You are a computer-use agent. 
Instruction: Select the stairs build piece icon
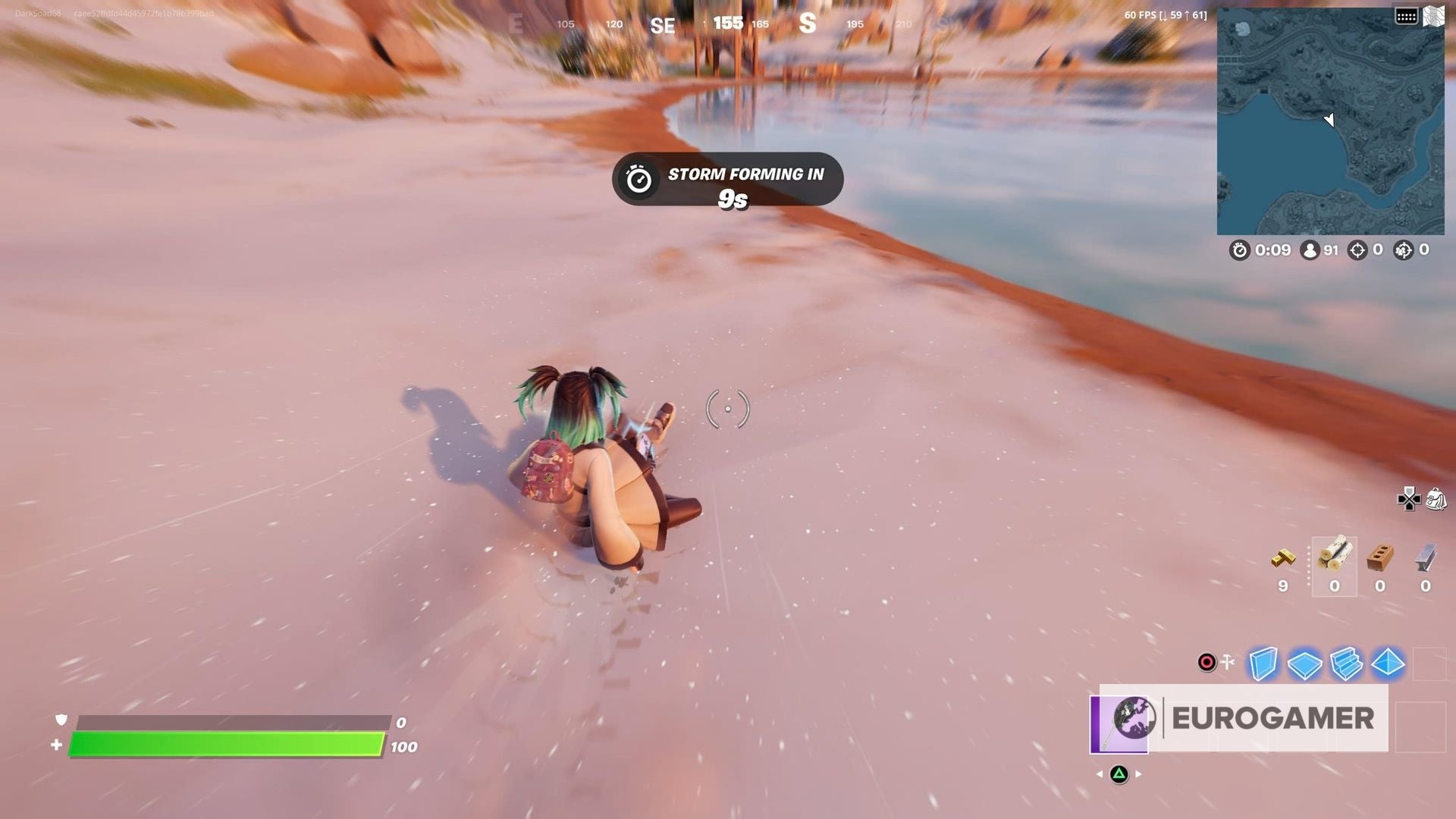[x=1347, y=664]
